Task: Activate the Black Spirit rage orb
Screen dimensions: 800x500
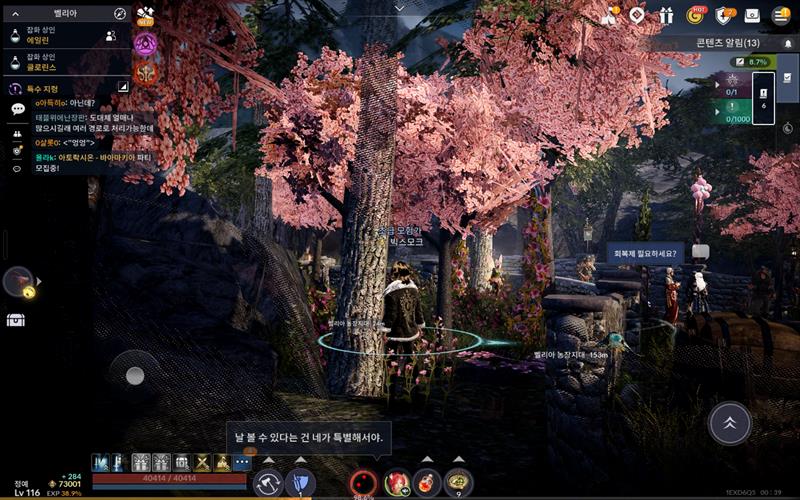Action: 362,484
